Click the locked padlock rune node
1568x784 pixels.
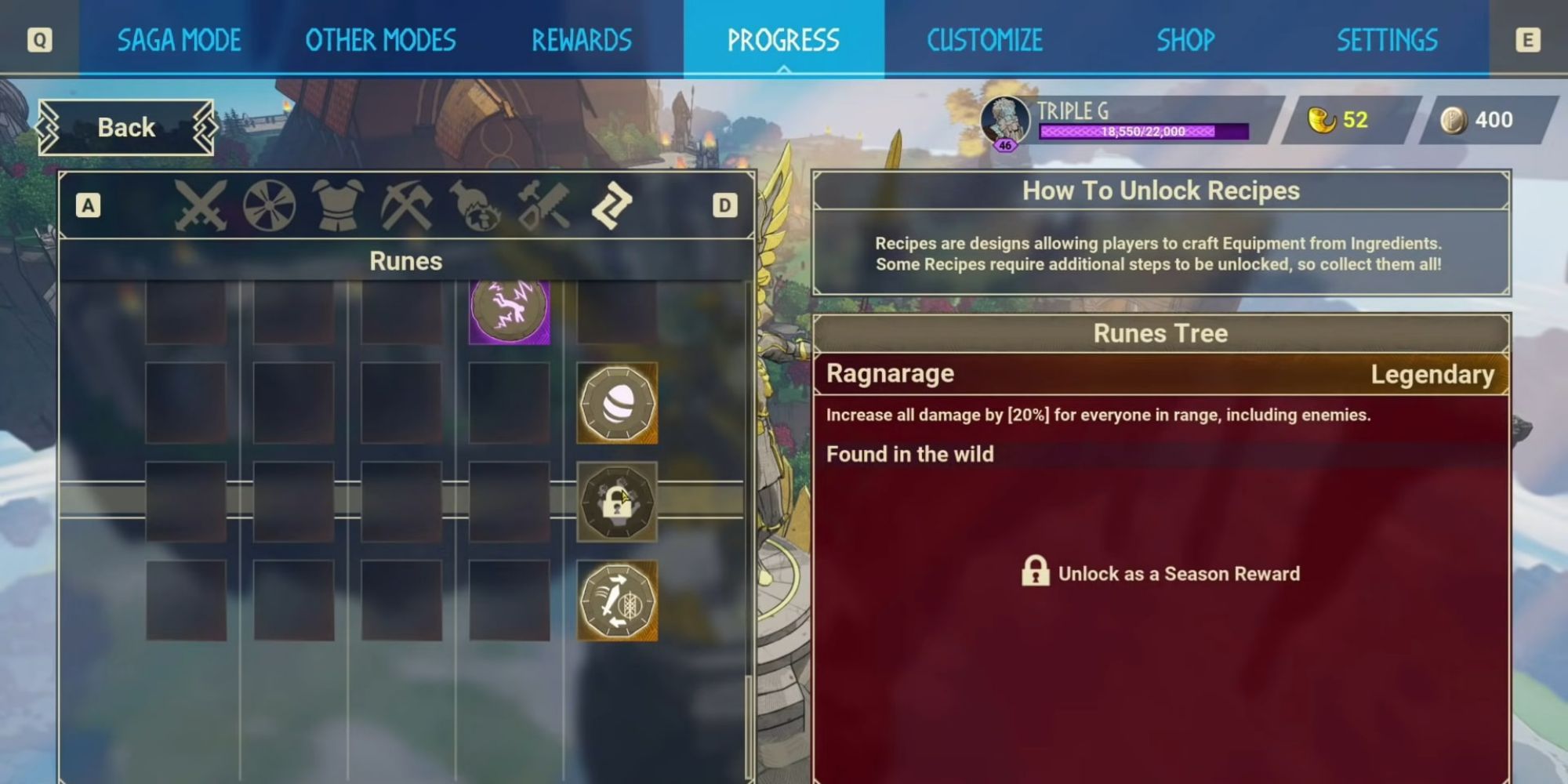pyautogui.click(x=618, y=503)
